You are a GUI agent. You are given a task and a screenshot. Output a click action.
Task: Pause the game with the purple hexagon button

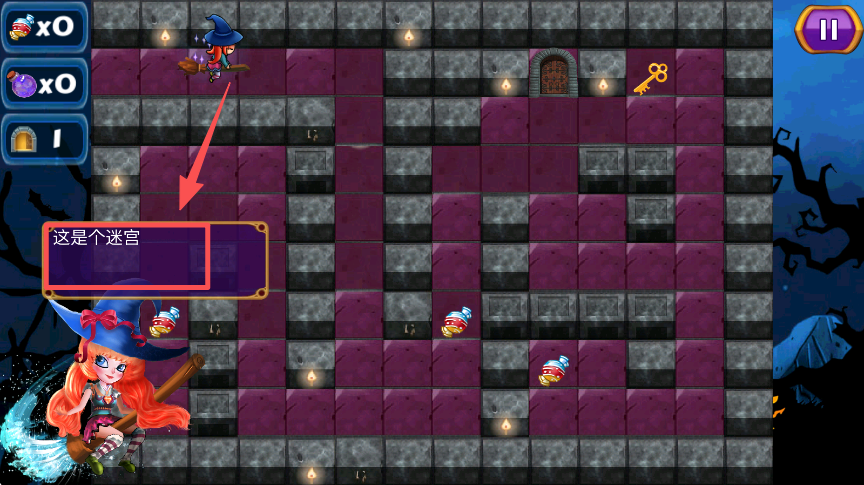(x=828, y=30)
